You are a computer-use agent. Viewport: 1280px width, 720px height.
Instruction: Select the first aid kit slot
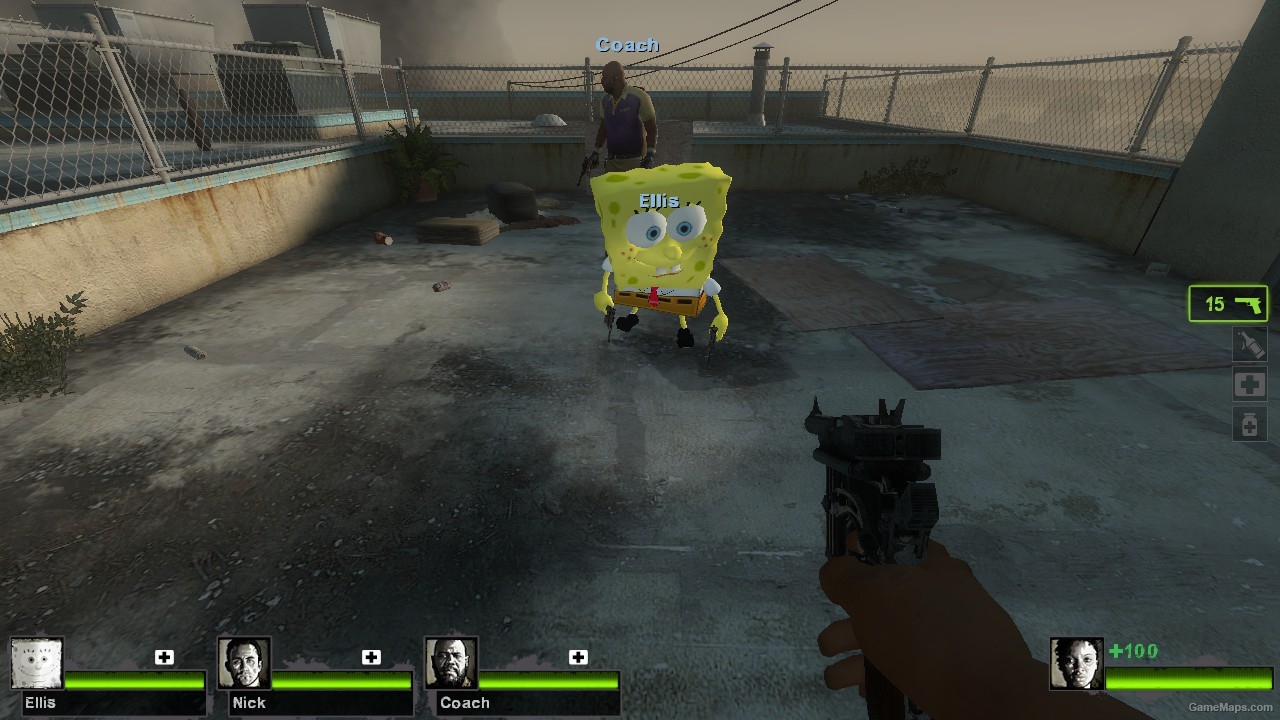[1248, 383]
